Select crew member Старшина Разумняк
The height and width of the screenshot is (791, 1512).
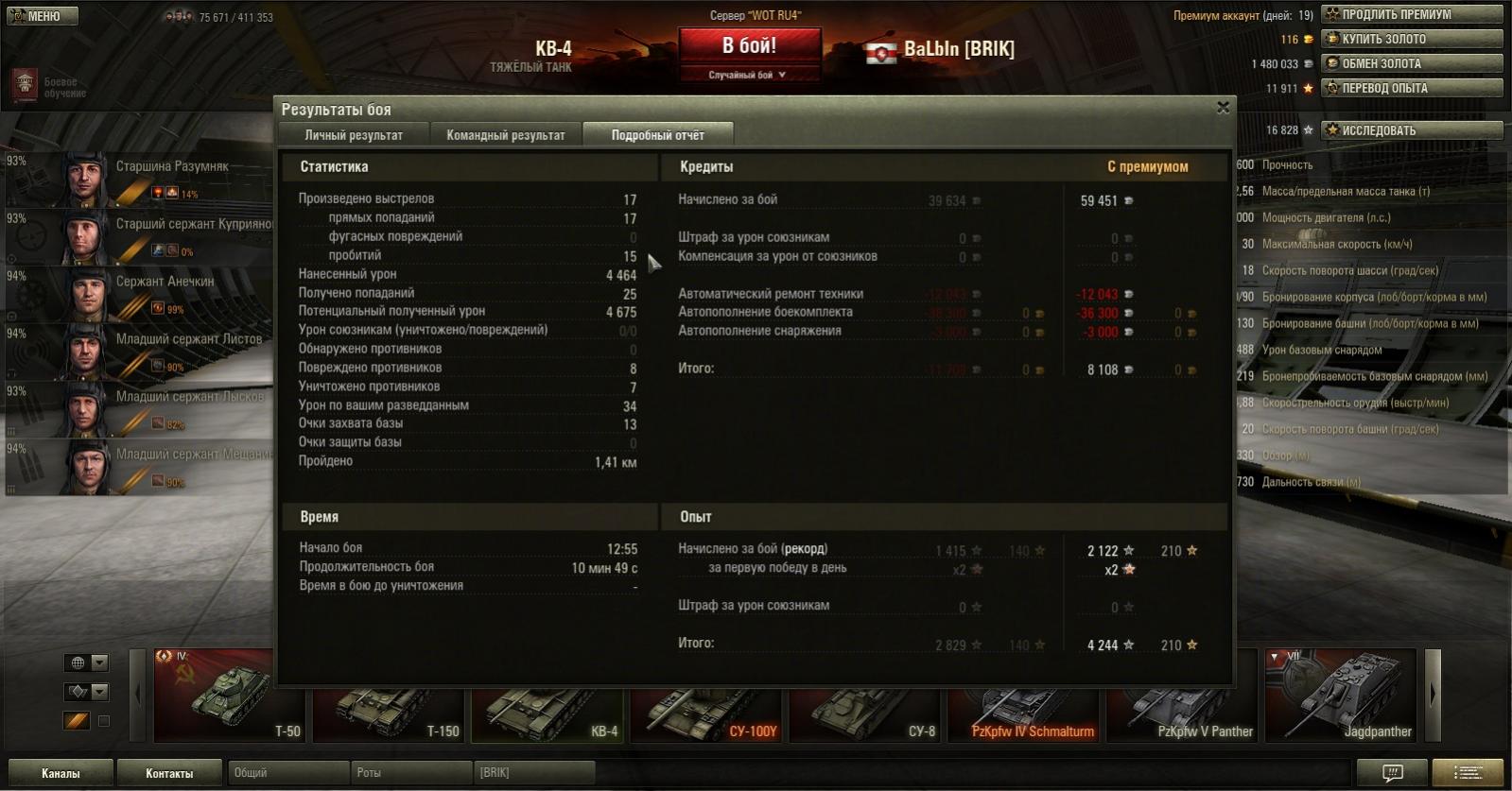click(x=142, y=179)
